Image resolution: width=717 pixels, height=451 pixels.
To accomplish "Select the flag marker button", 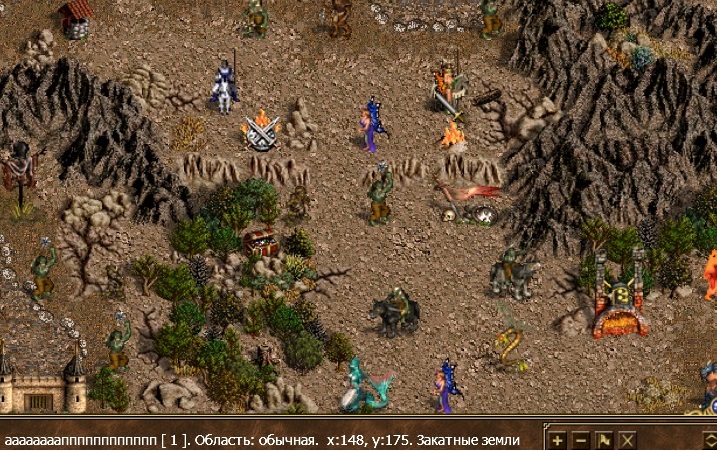I will (x=604, y=440).
